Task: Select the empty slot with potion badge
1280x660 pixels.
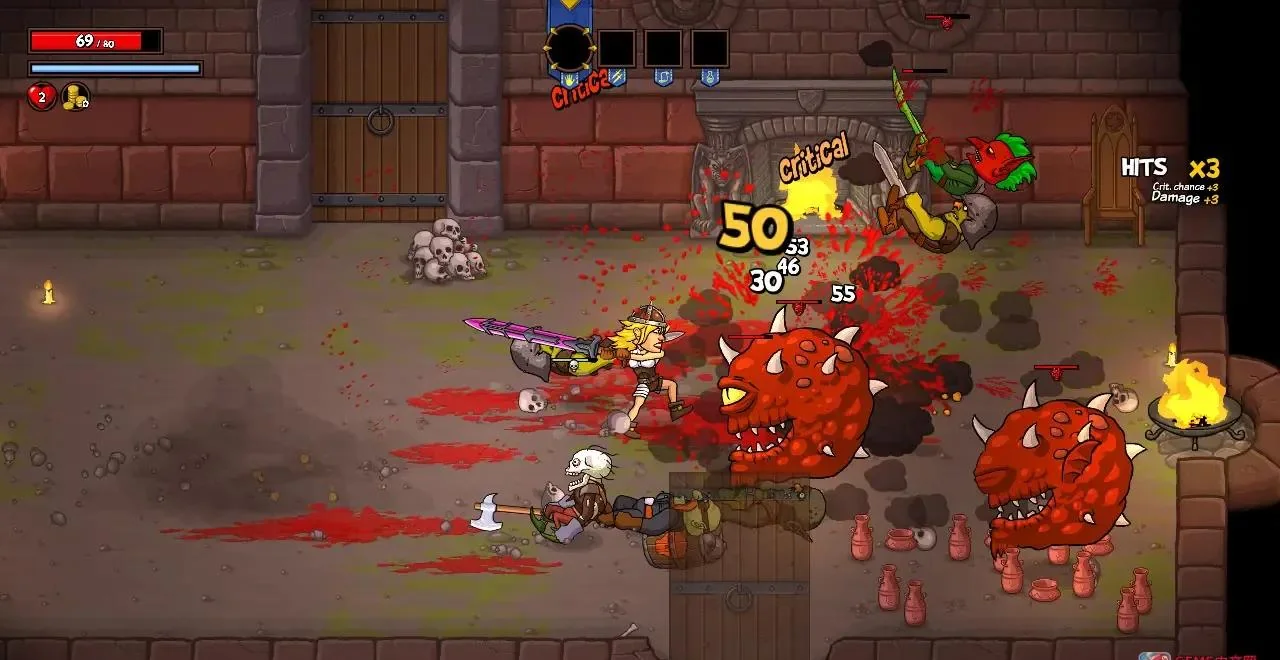Action: (709, 49)
